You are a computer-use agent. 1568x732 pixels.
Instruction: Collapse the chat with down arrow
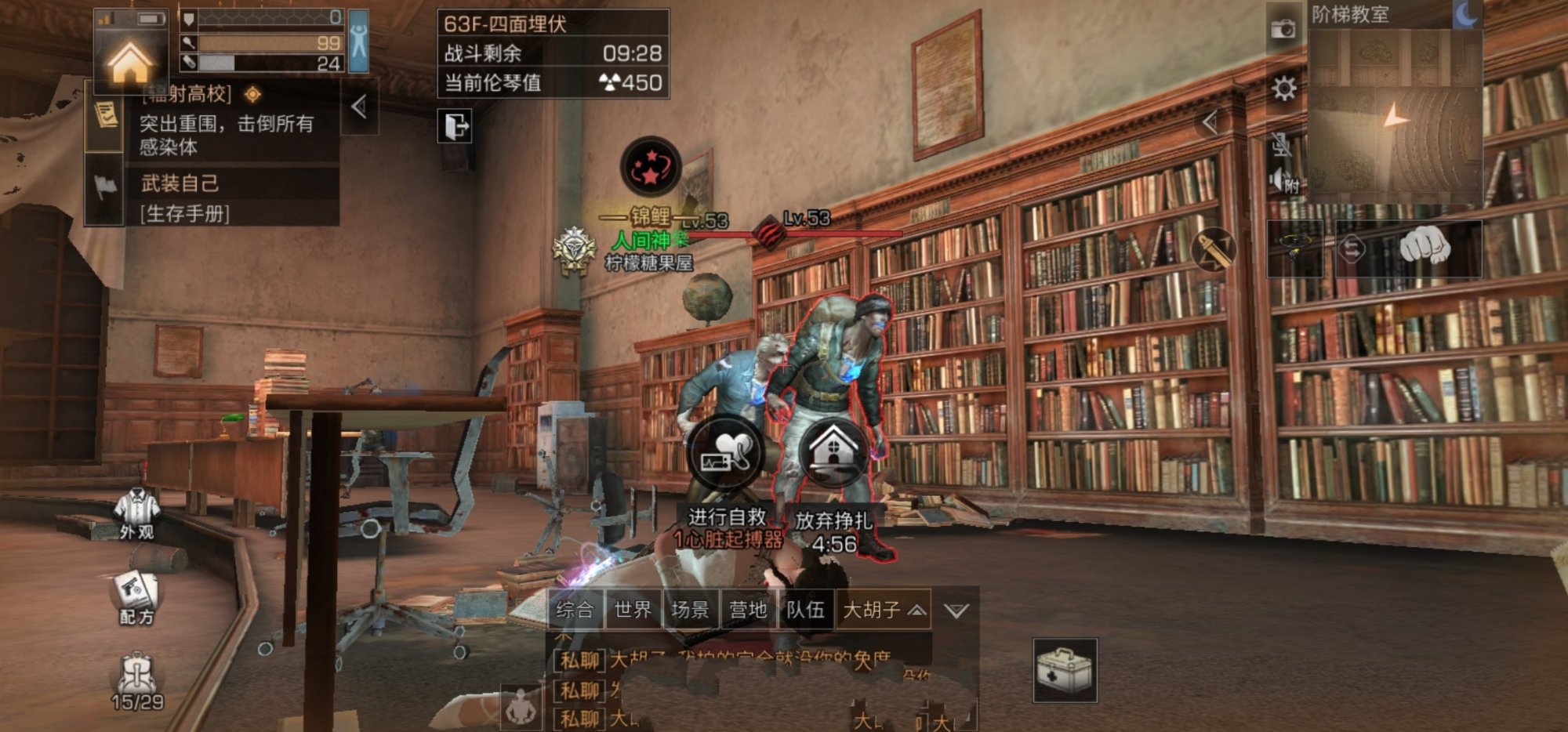point(956,611)
